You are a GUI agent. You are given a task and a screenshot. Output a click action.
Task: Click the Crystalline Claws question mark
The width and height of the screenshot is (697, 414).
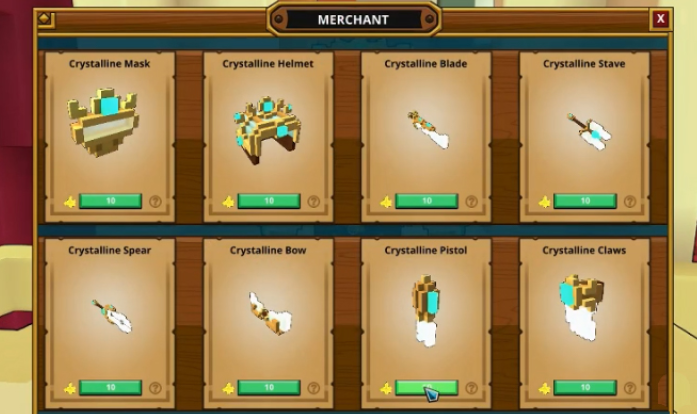click(629, 388)
